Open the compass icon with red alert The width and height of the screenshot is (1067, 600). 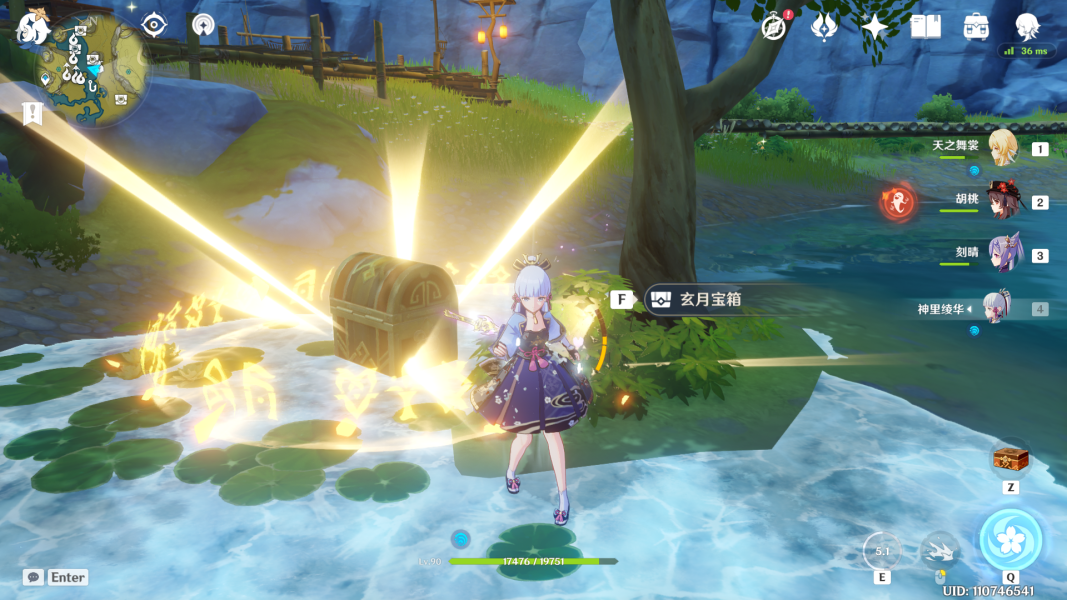(x=773, y=27)
